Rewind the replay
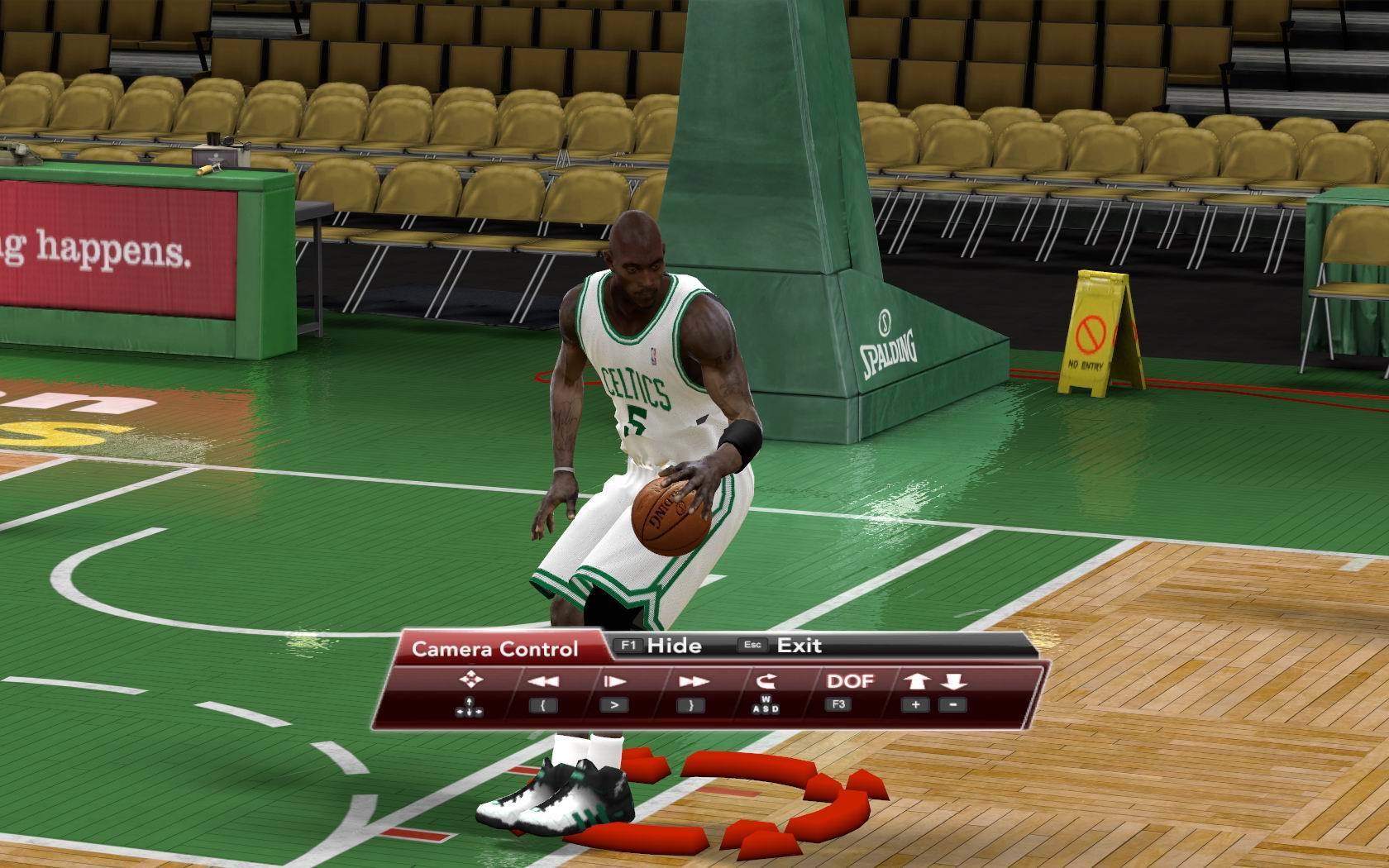The width and height of the screenshot is (1389, 868). pyautogui.click(x=542, y=681)
